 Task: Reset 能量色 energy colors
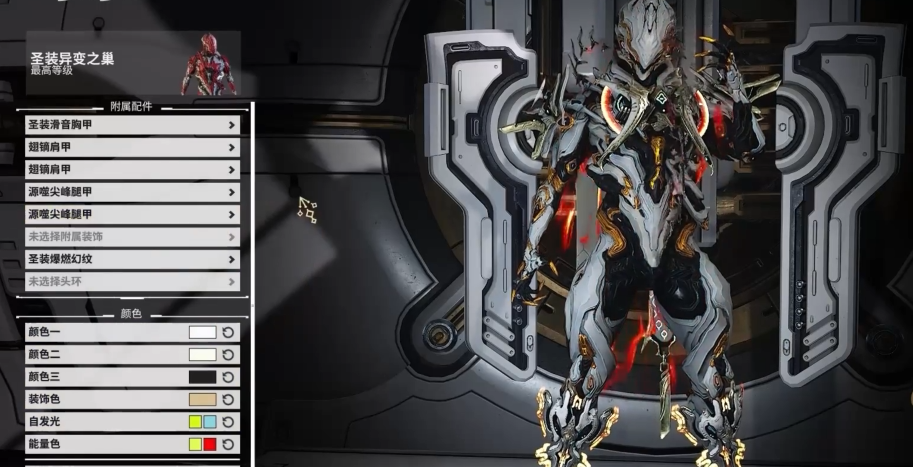pyautogui.click(x=228, y=444)
